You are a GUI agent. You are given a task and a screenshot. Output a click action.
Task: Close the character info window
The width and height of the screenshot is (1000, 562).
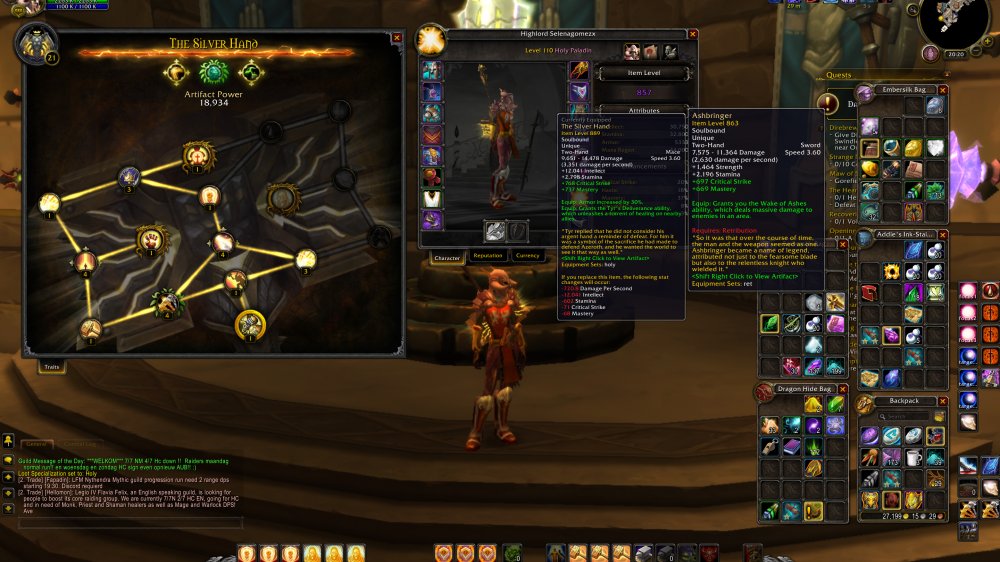coord(693,34)
